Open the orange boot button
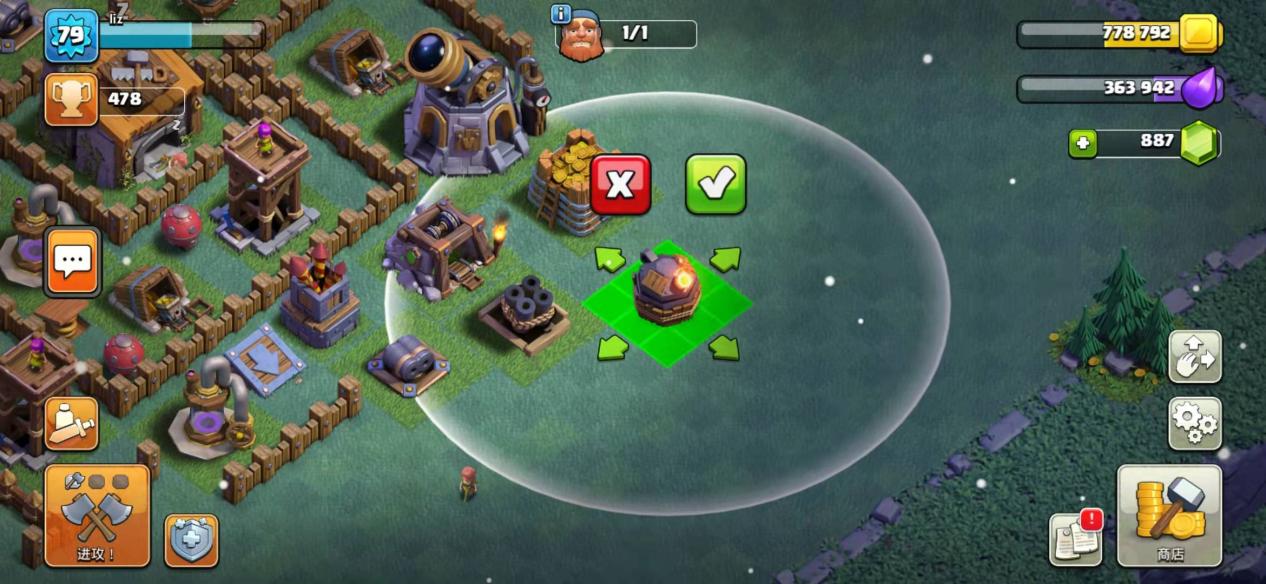The width and height of the screenshot is (1266, 584). click(71, 424)
